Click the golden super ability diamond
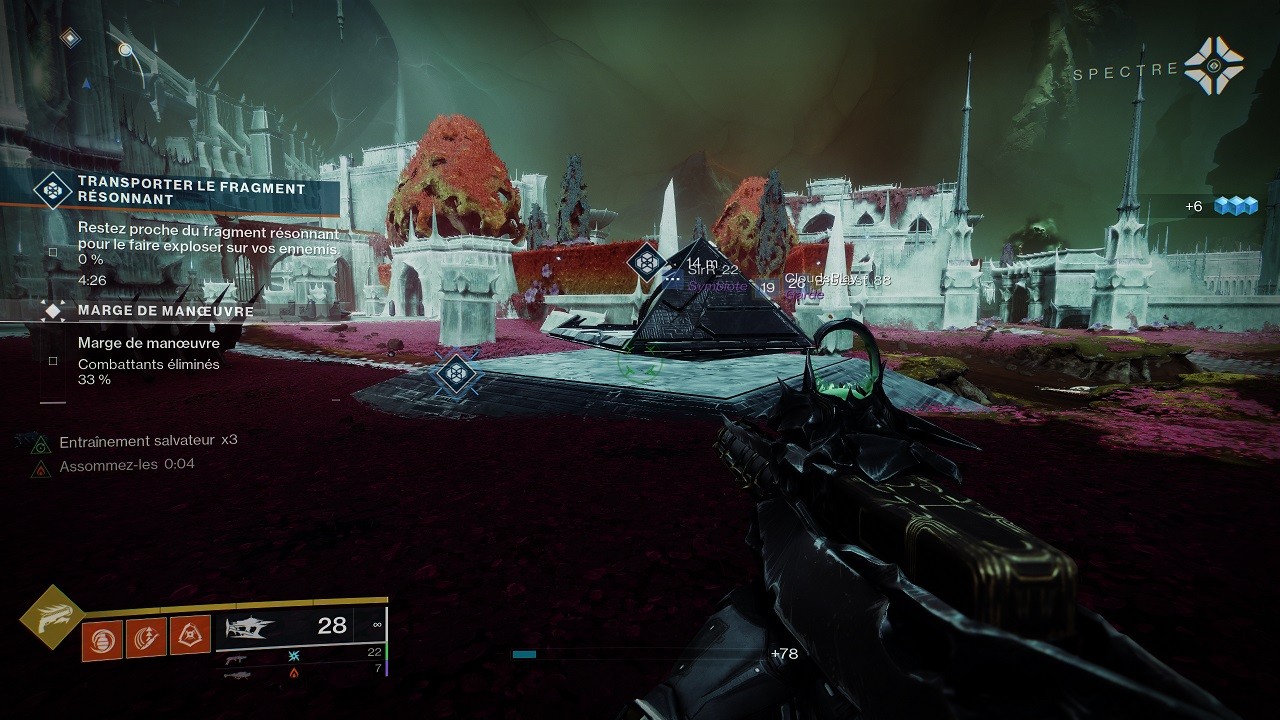 tap(50, 617)
